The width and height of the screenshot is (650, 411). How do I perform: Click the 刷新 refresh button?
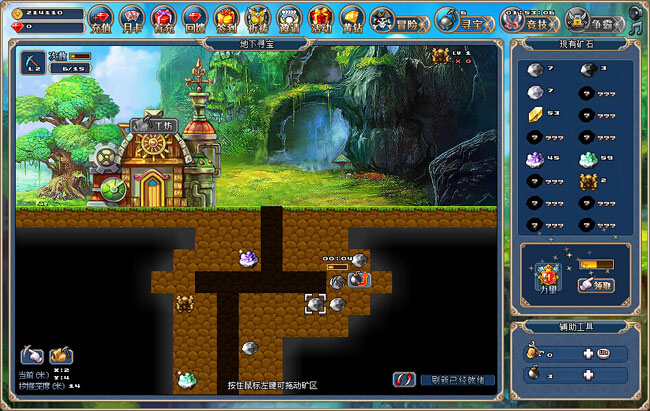tap(444, 380)
